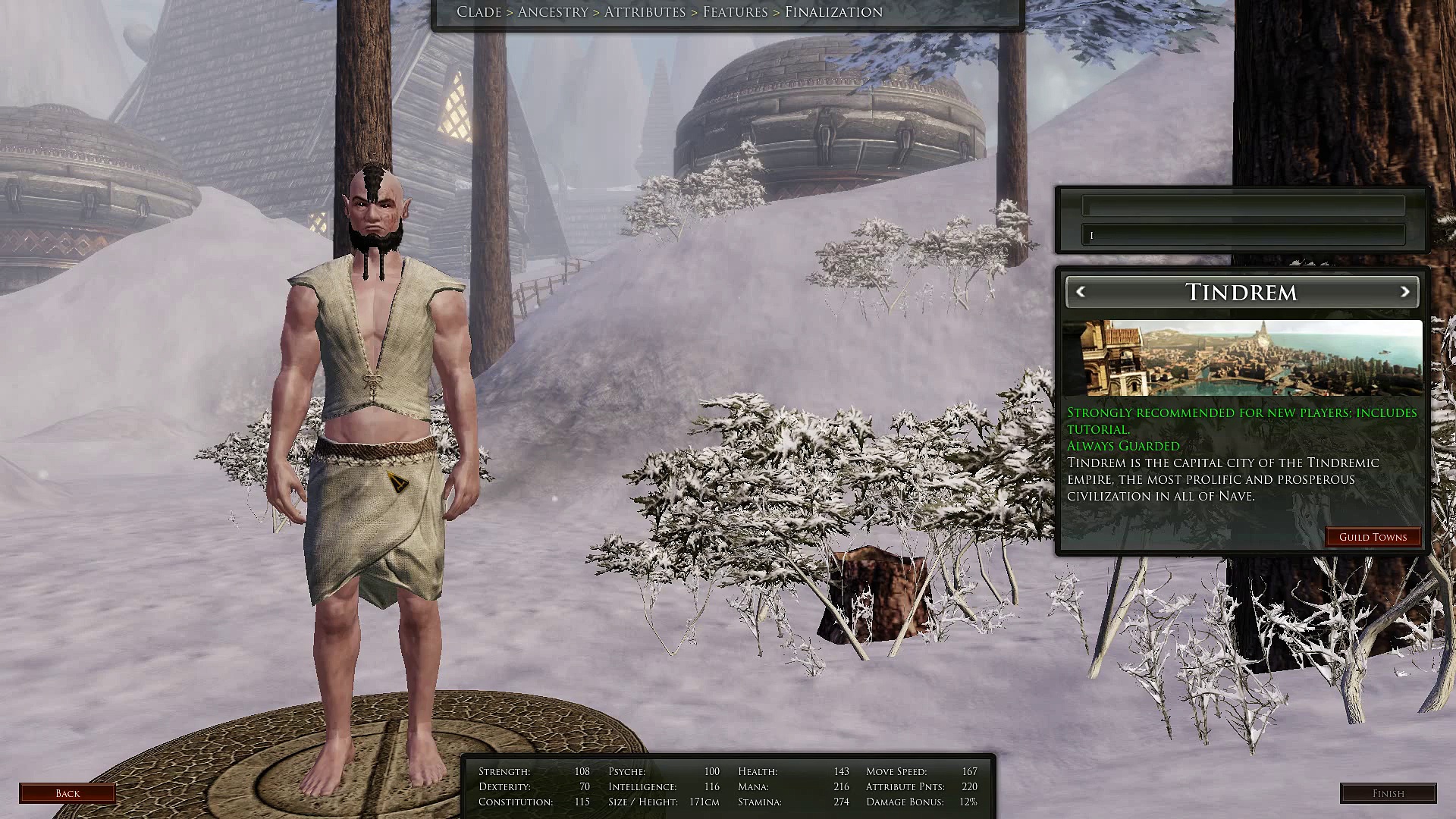Image resolution: width=1456 pixels, height=819 pixels.
Task: Select the Finalization step
Action: [833, 12]
